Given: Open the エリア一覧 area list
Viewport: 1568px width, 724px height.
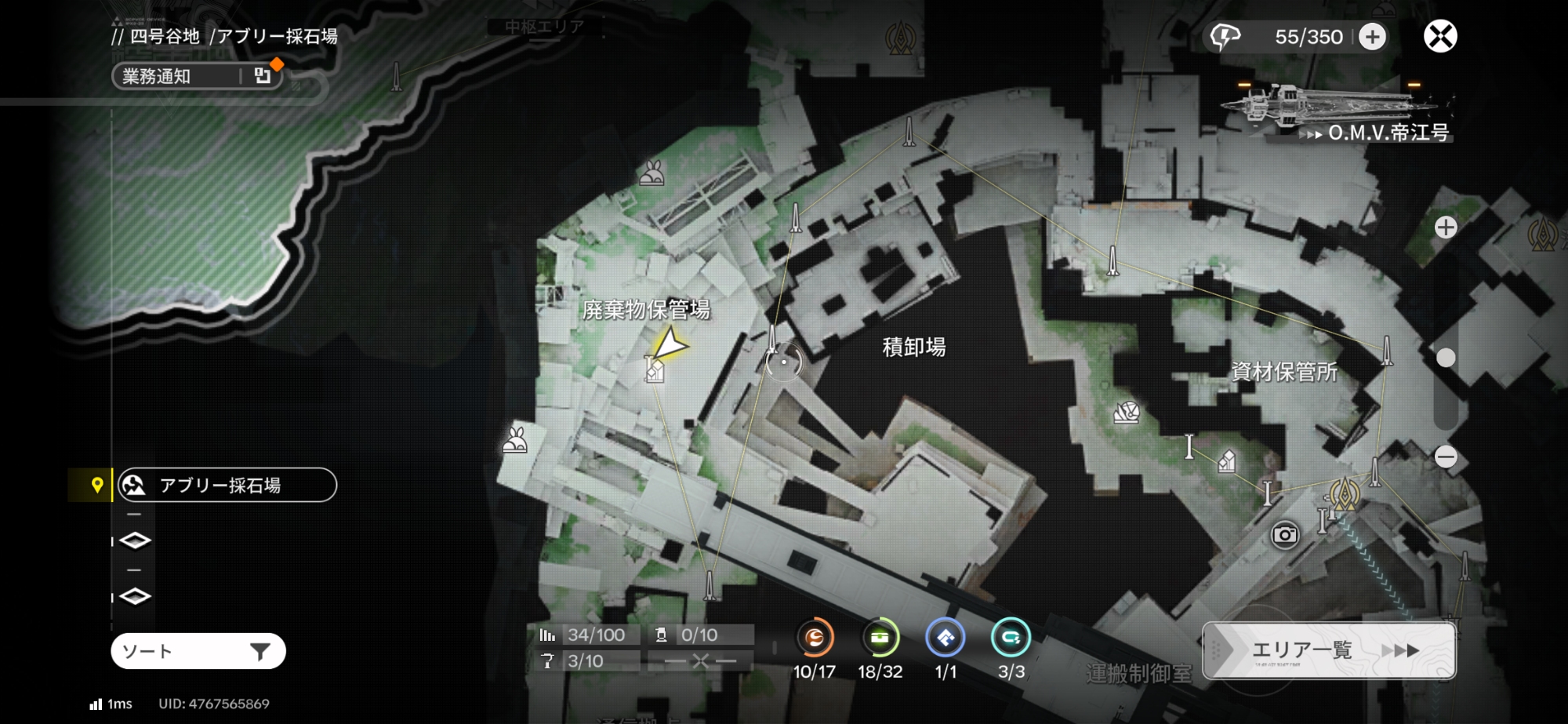Looking at the screenshot, I should tap(1330, 650).
